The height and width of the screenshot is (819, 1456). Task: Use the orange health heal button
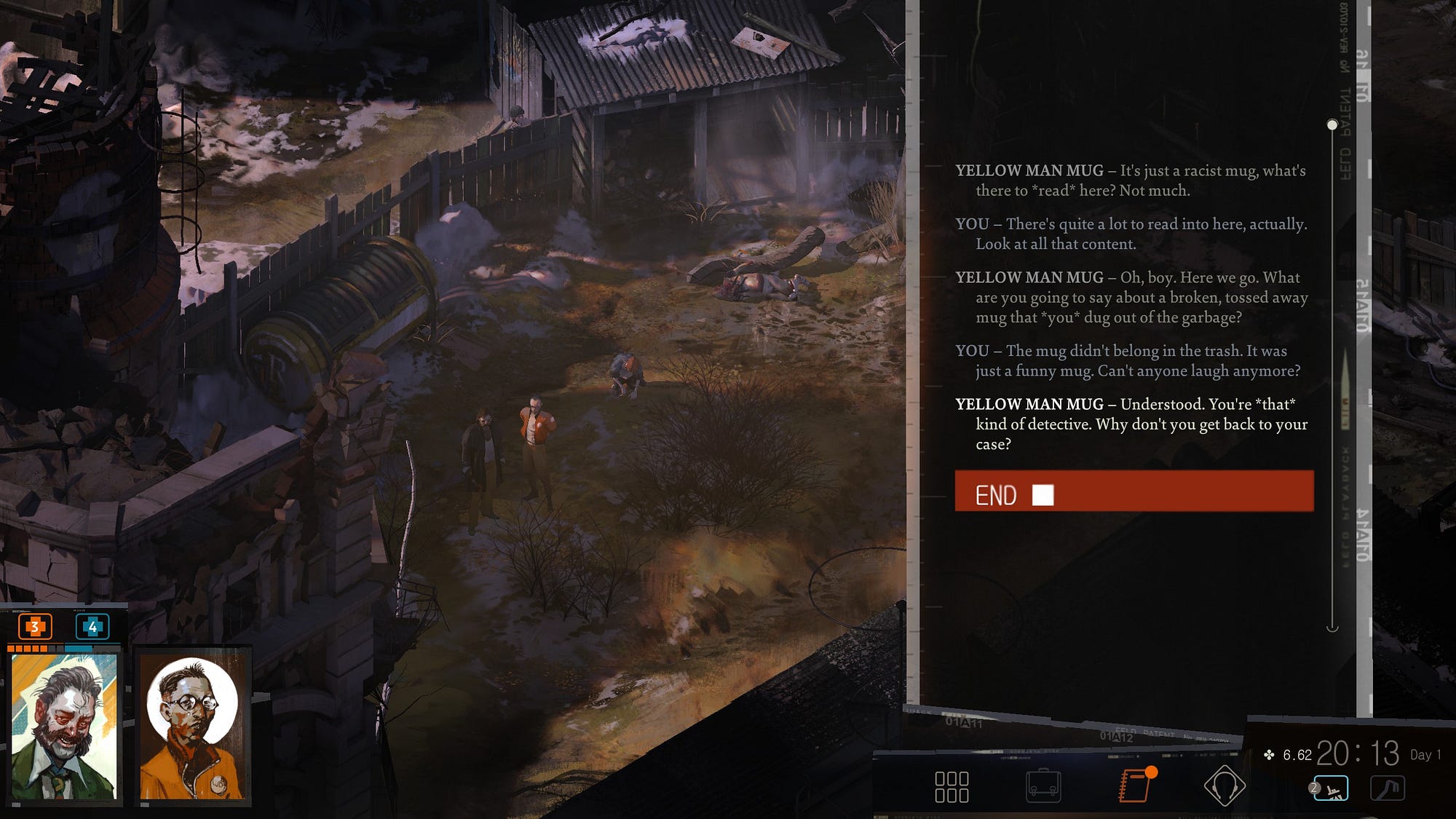coord(35,627)
